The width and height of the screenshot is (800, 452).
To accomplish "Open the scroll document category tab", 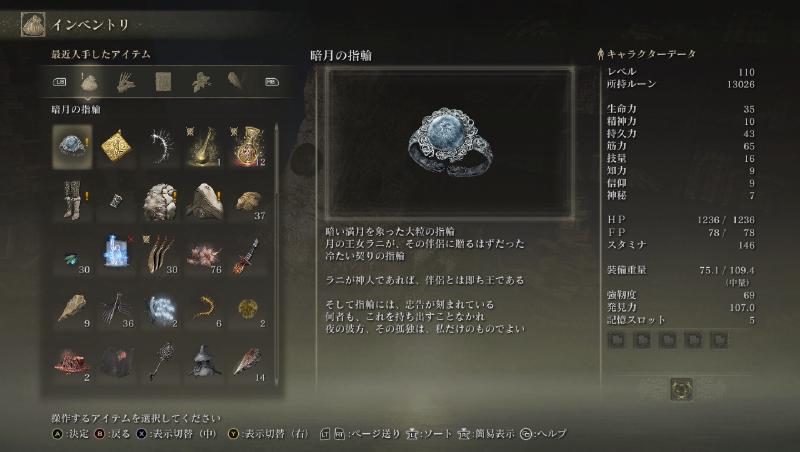I will click(162, 80).
